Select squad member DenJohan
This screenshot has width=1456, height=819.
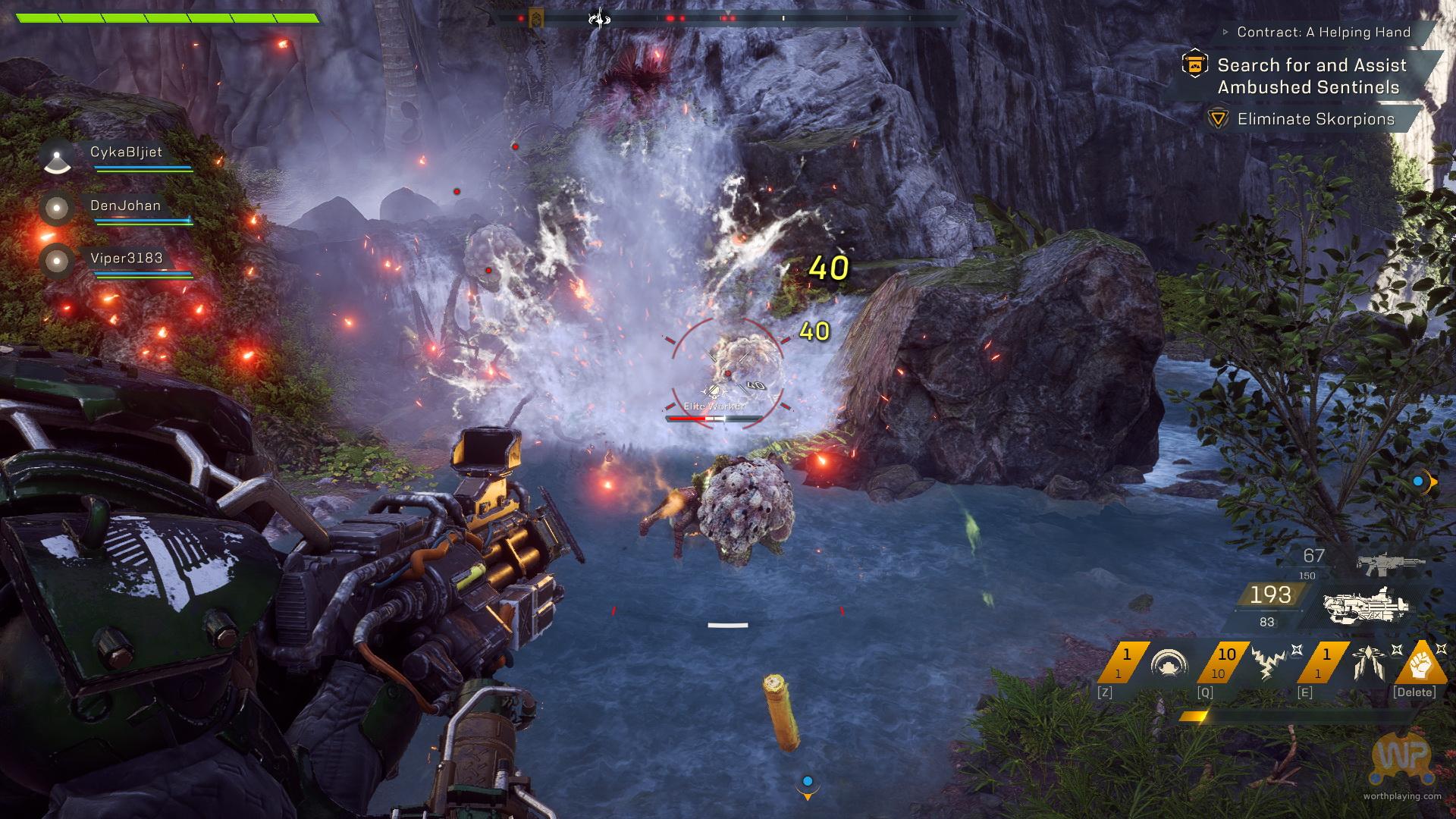125,206
